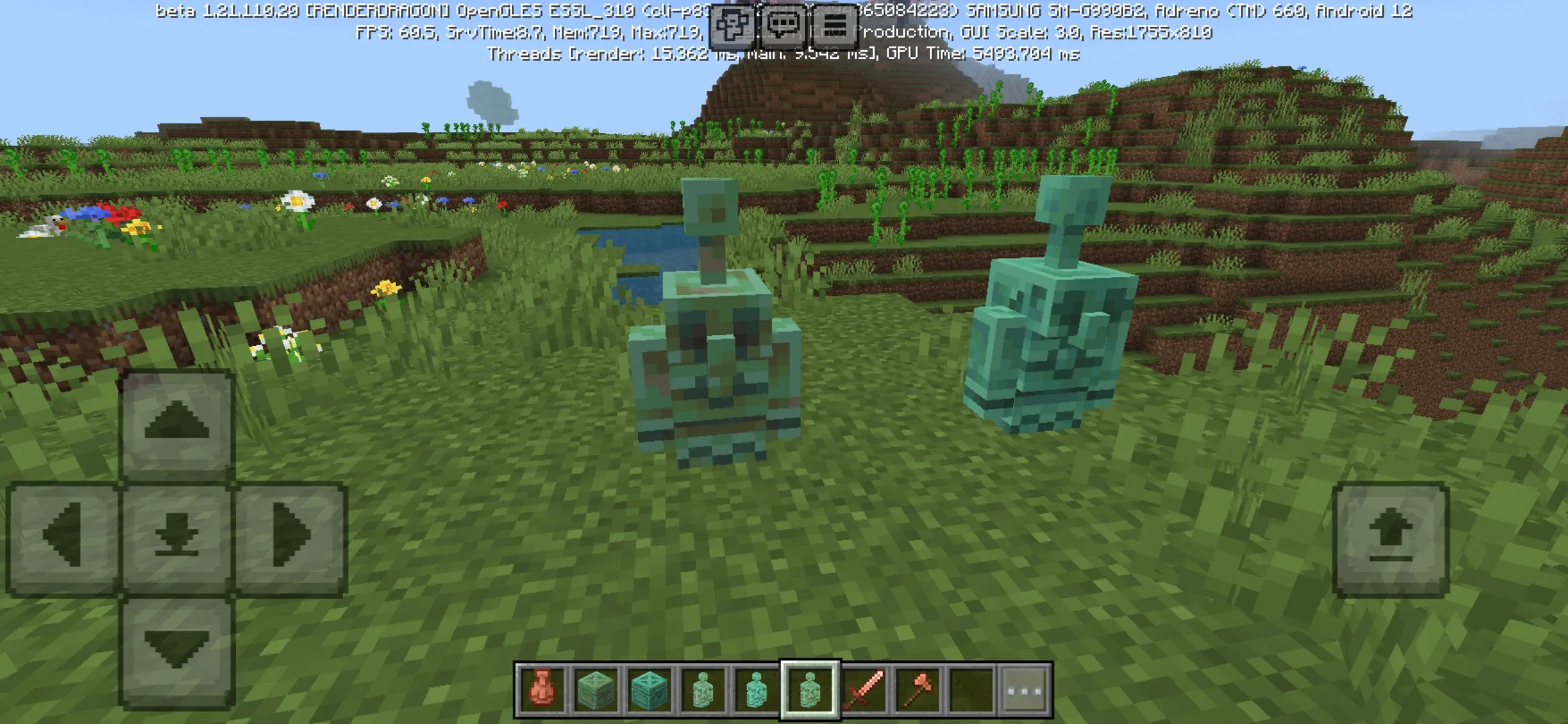
Task: Select the orange copper golem statue slot
Action: (x=542, y=690)
